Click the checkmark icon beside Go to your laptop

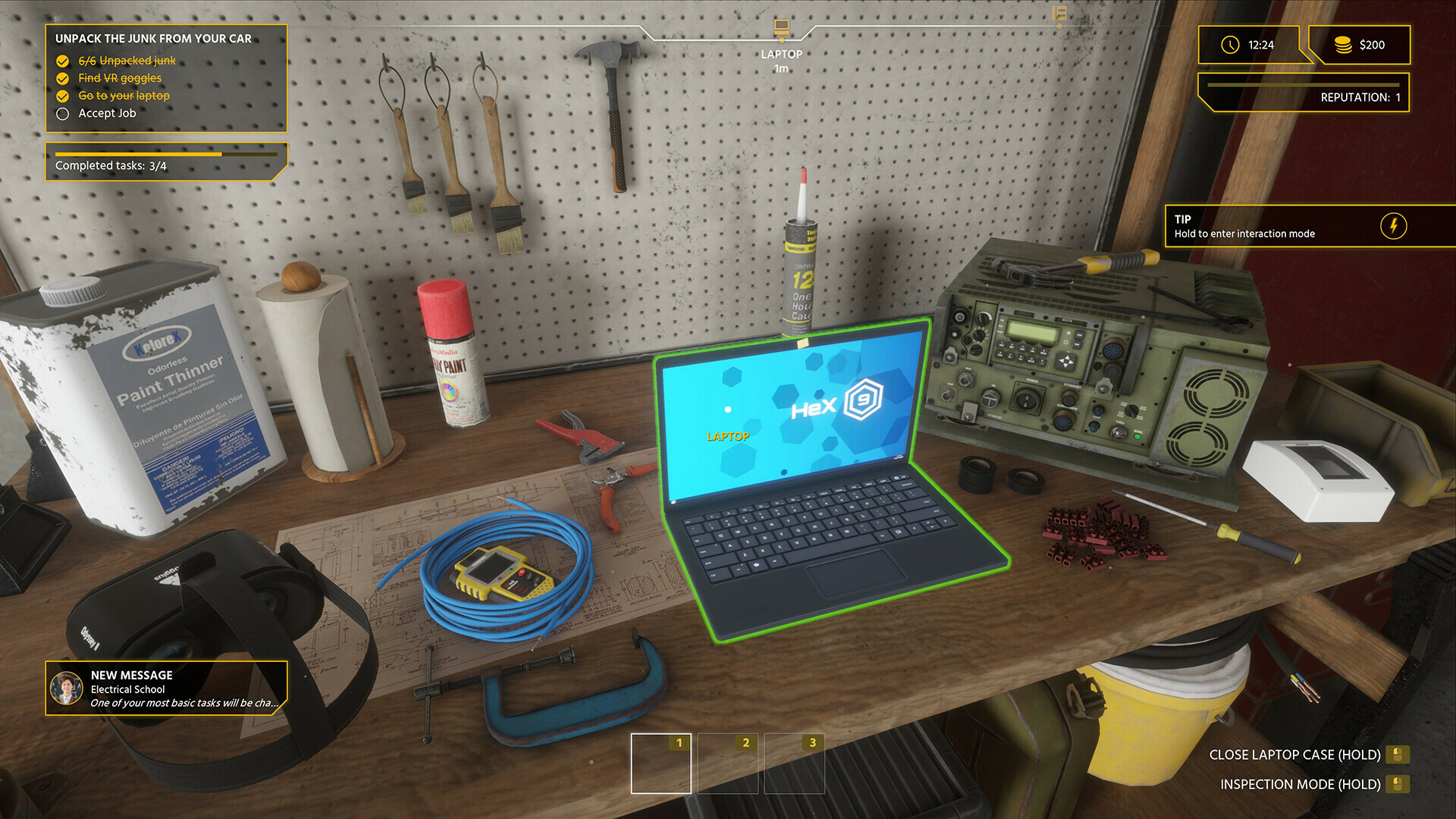click(62, 96)
